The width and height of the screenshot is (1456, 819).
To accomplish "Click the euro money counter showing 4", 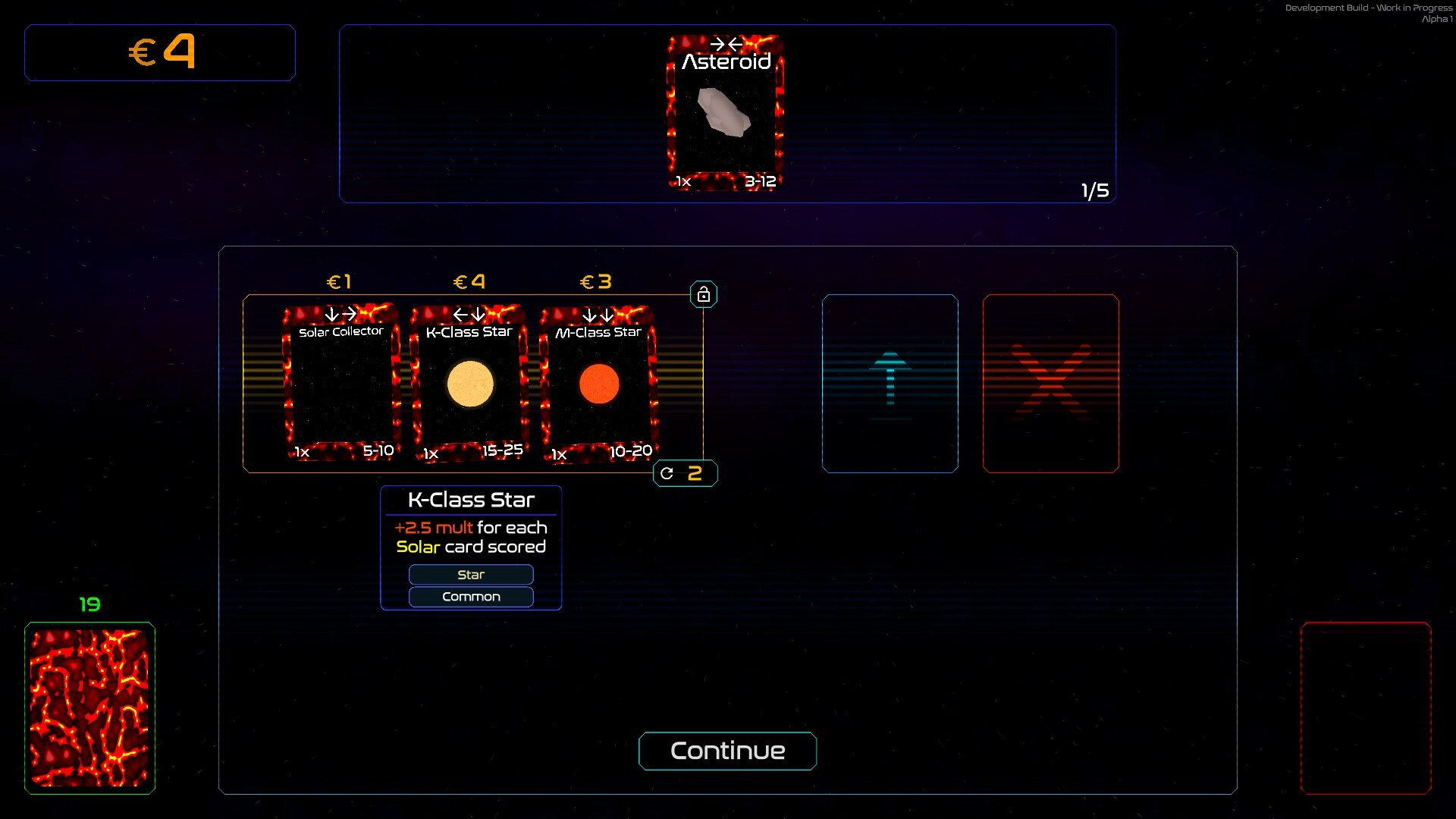I will (159, 52).
